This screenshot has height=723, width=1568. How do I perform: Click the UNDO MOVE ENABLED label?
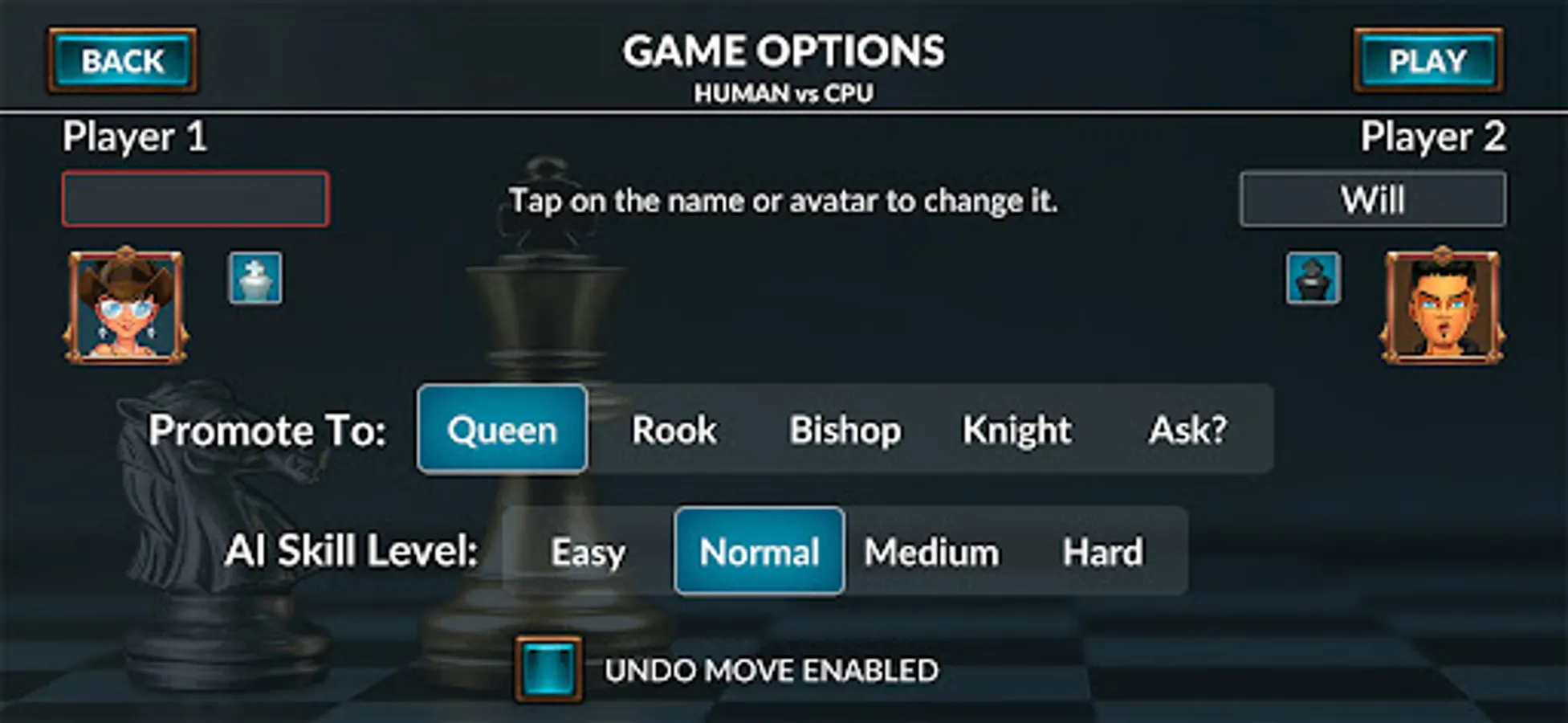[773, 670]
